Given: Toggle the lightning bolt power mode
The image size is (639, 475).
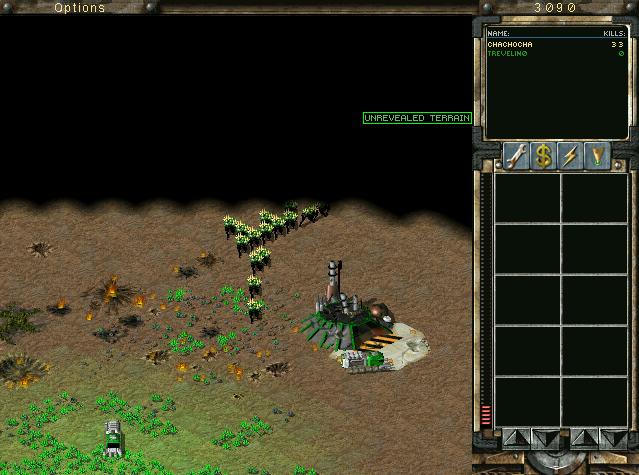Looking at the screenshot, I should pyautogui.click(x=570, y=156).
